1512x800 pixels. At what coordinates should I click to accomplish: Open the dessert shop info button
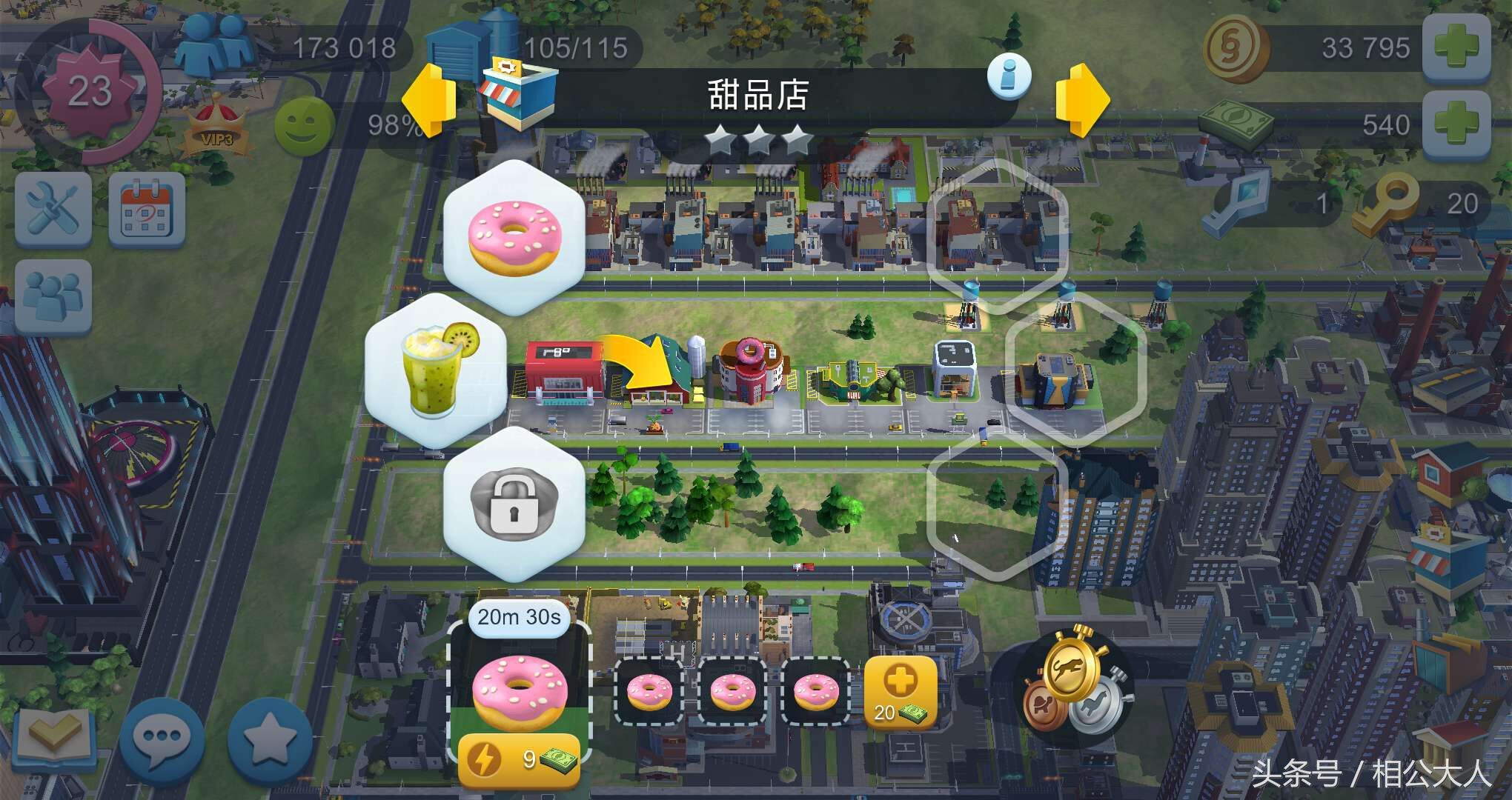[x=1011, y=76]
